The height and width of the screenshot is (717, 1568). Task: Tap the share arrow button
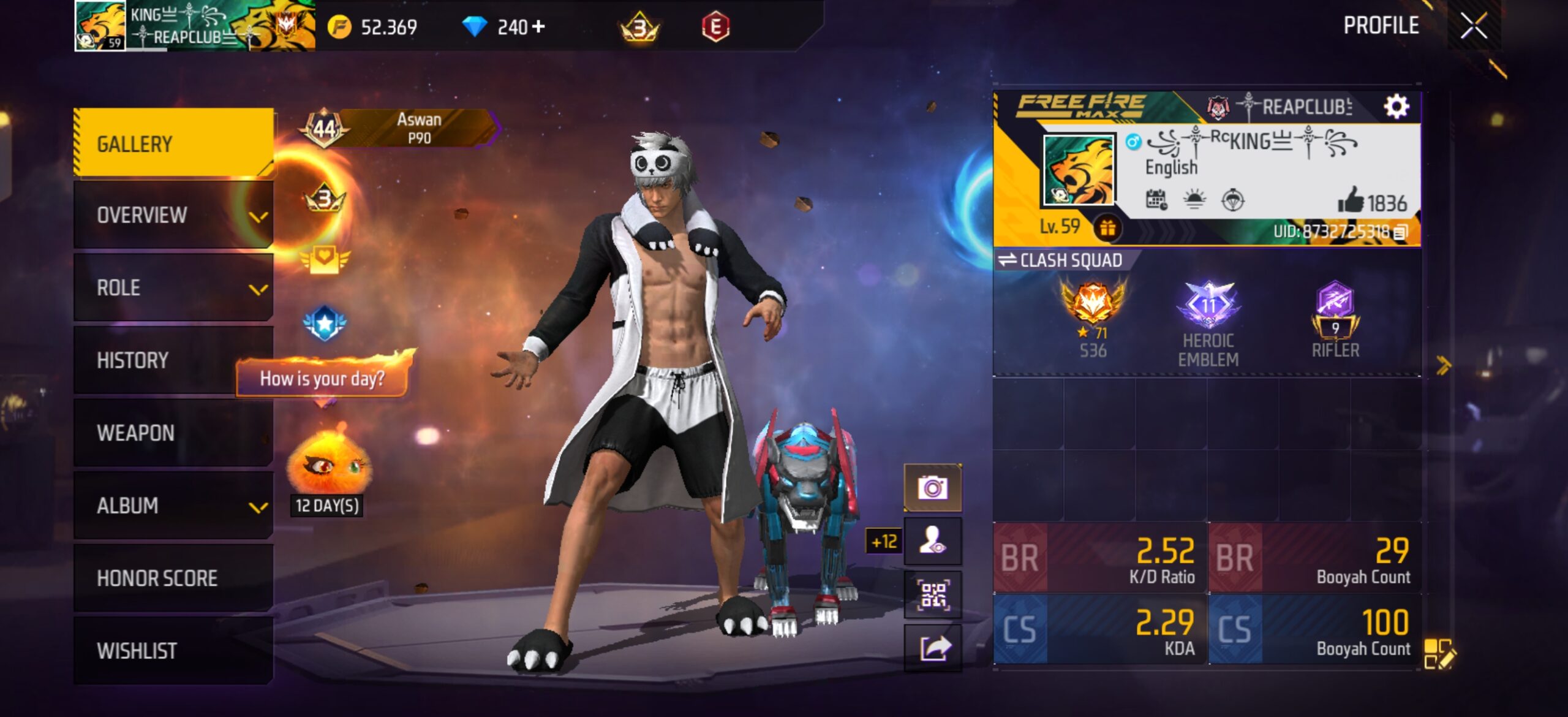[x=932, y=648]
